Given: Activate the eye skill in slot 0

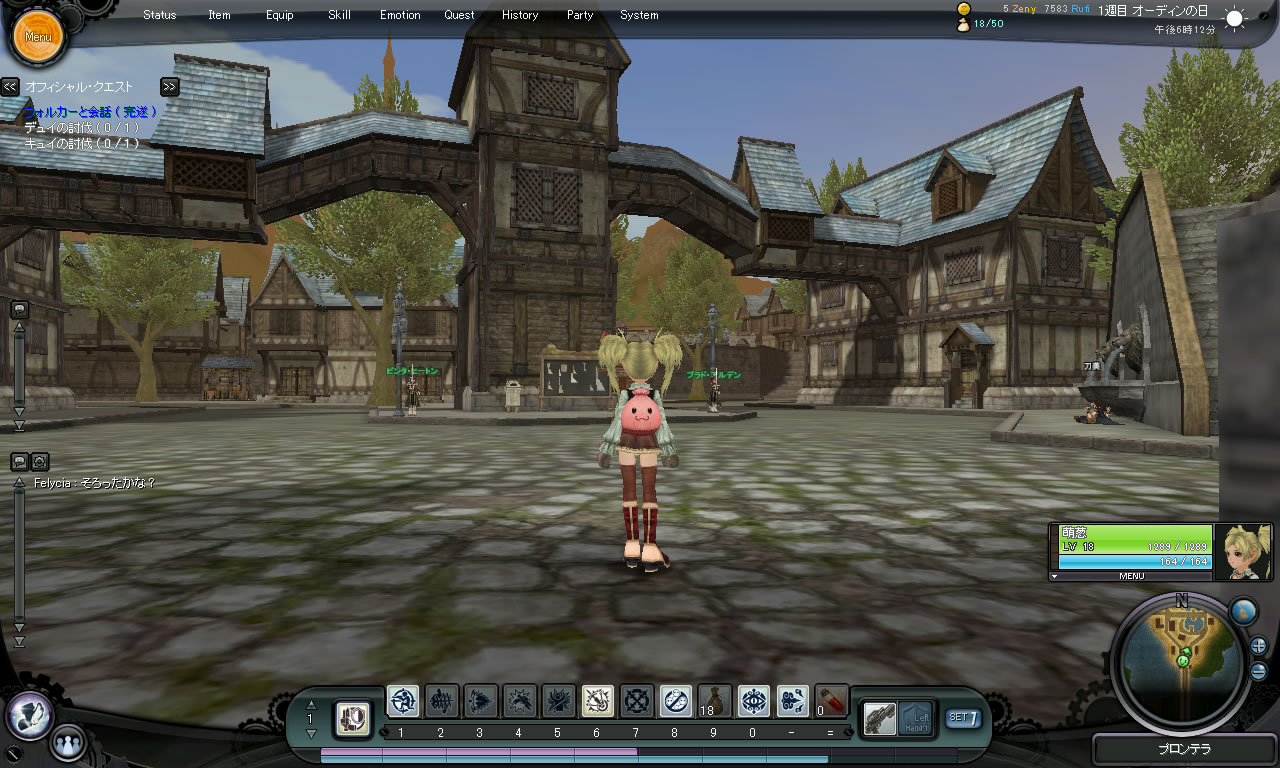Looking at the screenshot, I should click(x=754, y=701).
